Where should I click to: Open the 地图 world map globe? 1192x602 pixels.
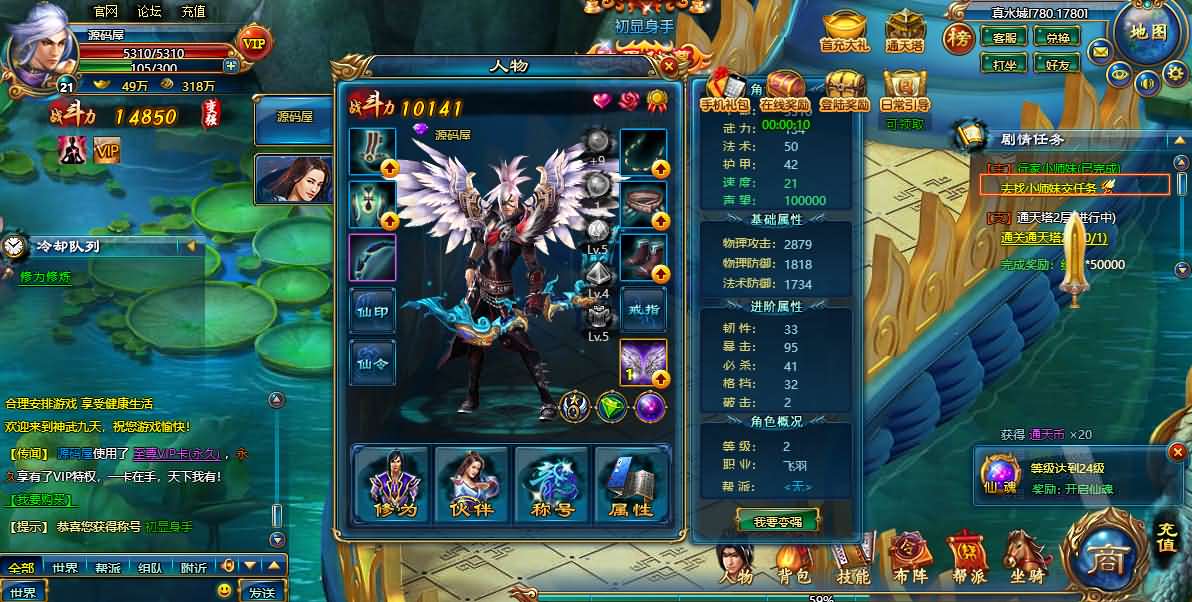pos(1148,31)
